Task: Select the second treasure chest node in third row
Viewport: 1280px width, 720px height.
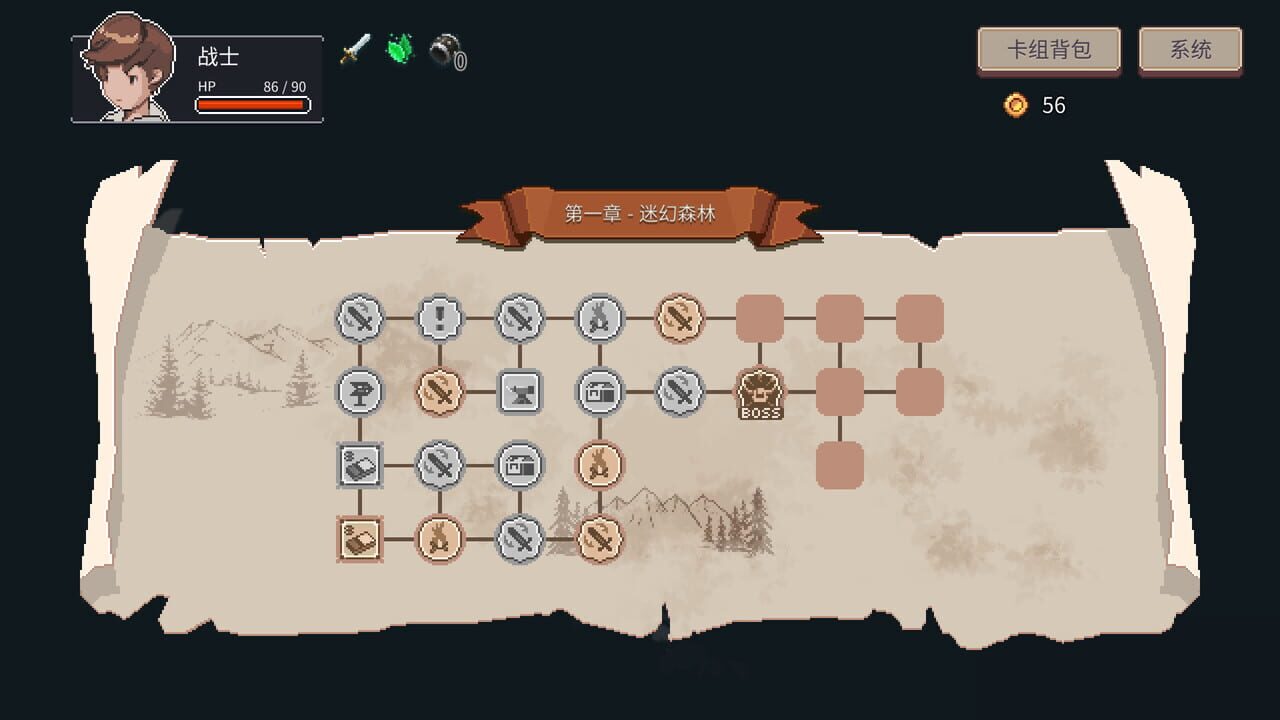Action: [x=521, y=466]
